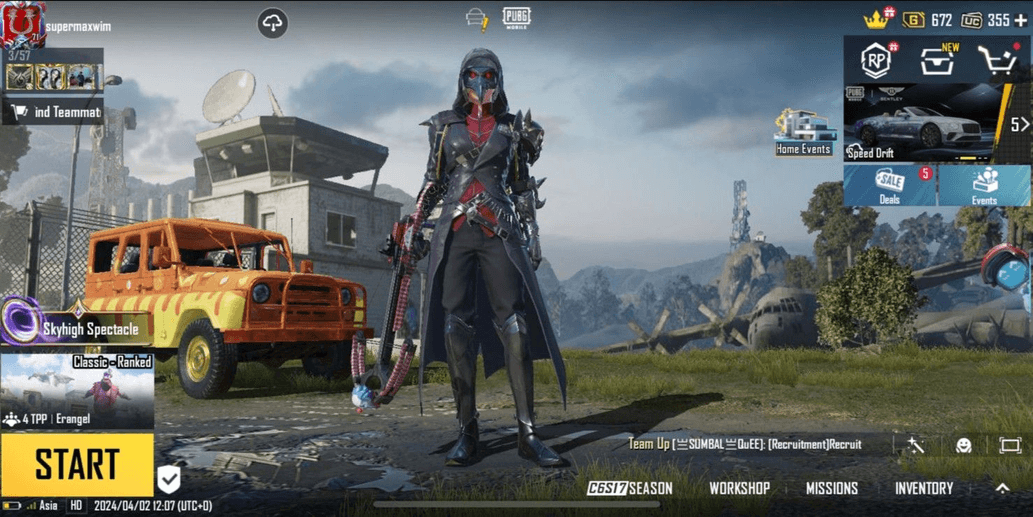Open the shopping cart store
Viewport: 1033px width, 517px height.
[x=997, y=61]
